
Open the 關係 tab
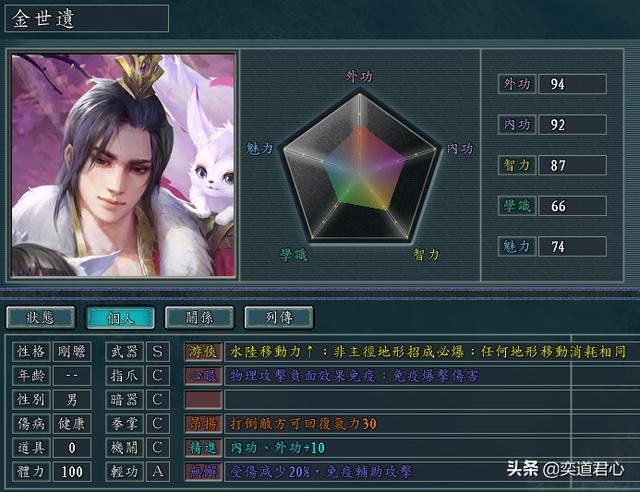point(199,318)
